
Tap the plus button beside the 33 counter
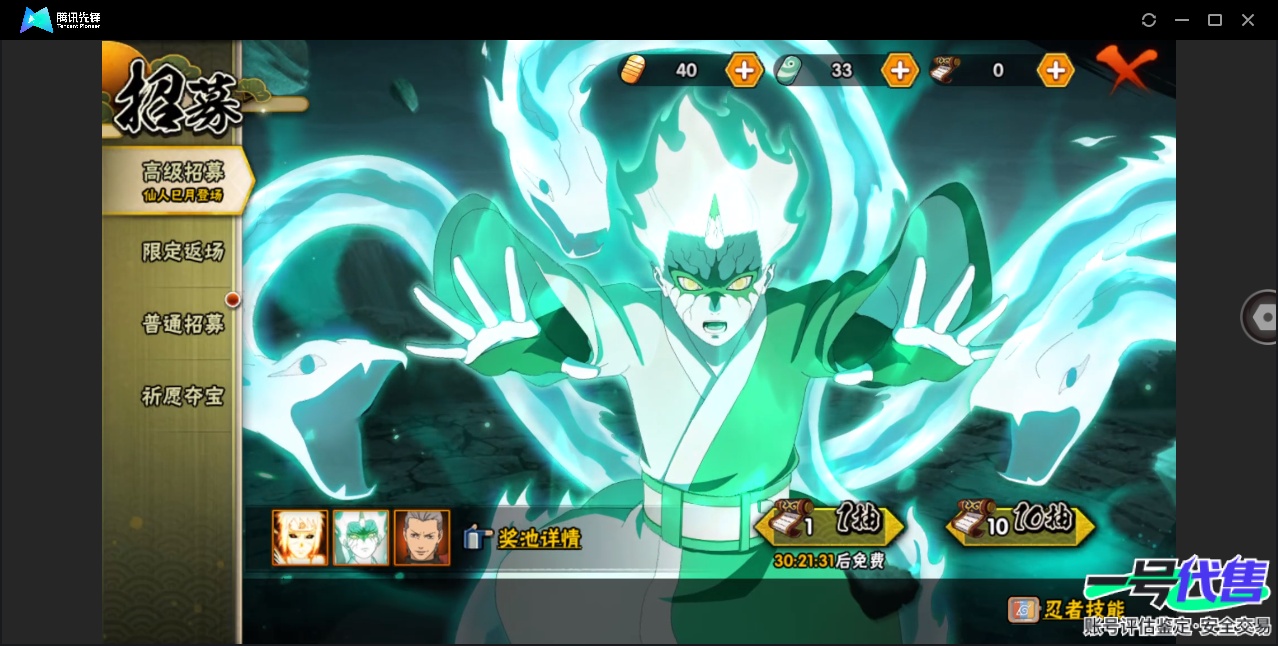click(899, 70)
